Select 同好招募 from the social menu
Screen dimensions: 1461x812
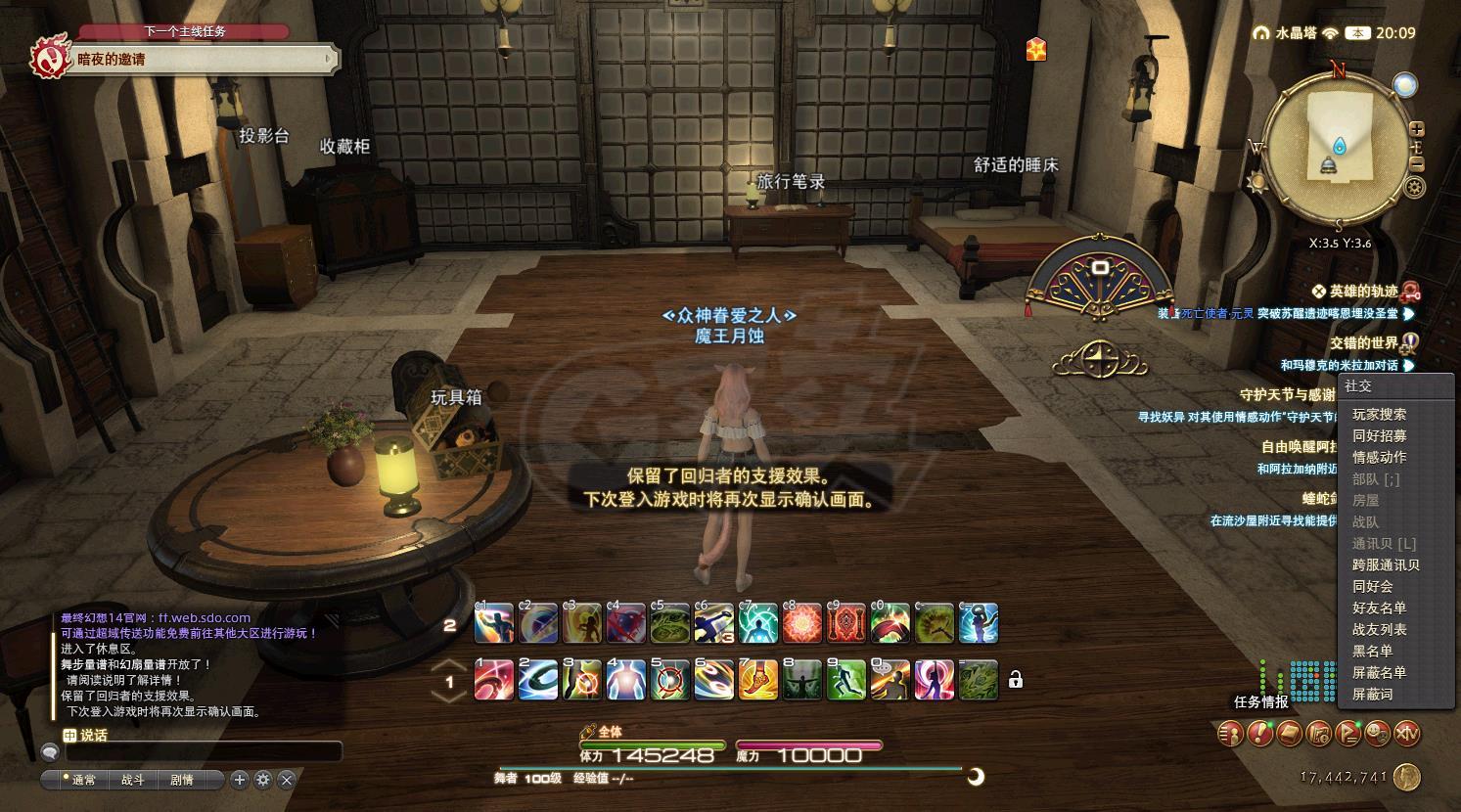(1379, 436)
